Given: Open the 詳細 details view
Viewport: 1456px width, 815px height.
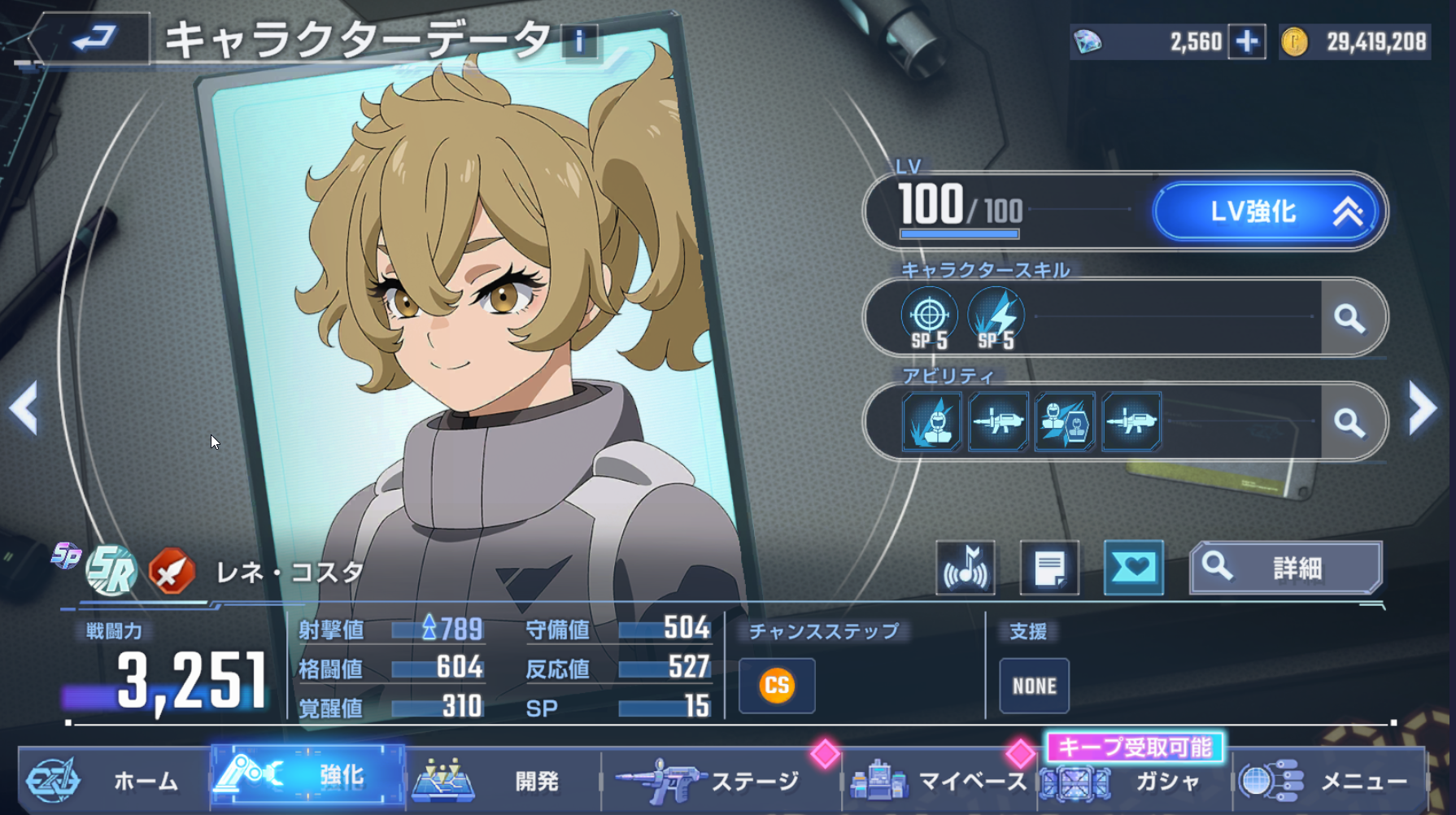Looking at the screenshot, I should point(1285,568).
